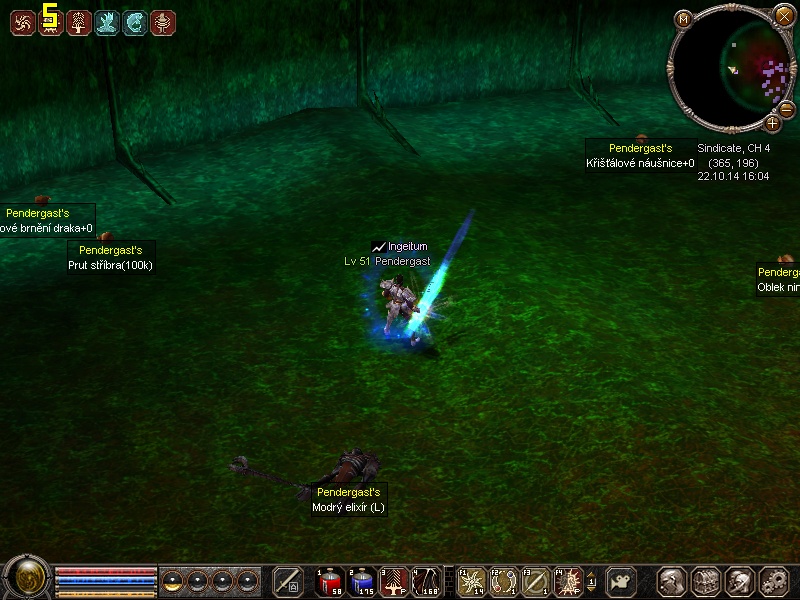Activate the F3 sword slash skill
The image size is (800, 600).
click(537, 581)
